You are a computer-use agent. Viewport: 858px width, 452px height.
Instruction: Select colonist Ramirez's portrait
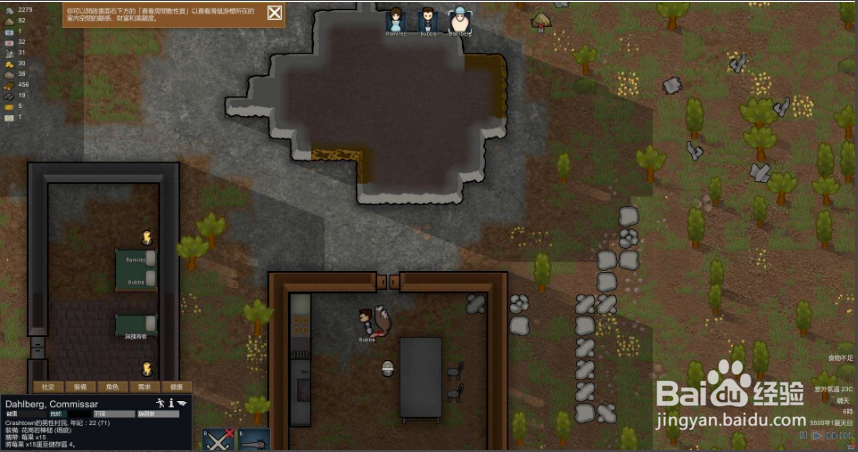pyautogui.click(x=396, y=20)
